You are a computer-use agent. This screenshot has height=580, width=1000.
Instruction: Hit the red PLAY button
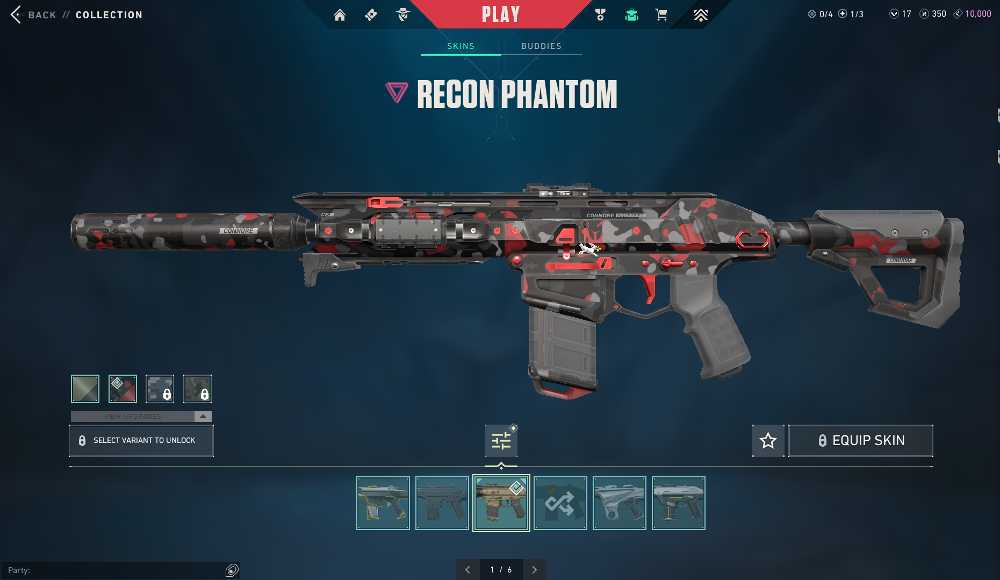(x=500, y=15)
